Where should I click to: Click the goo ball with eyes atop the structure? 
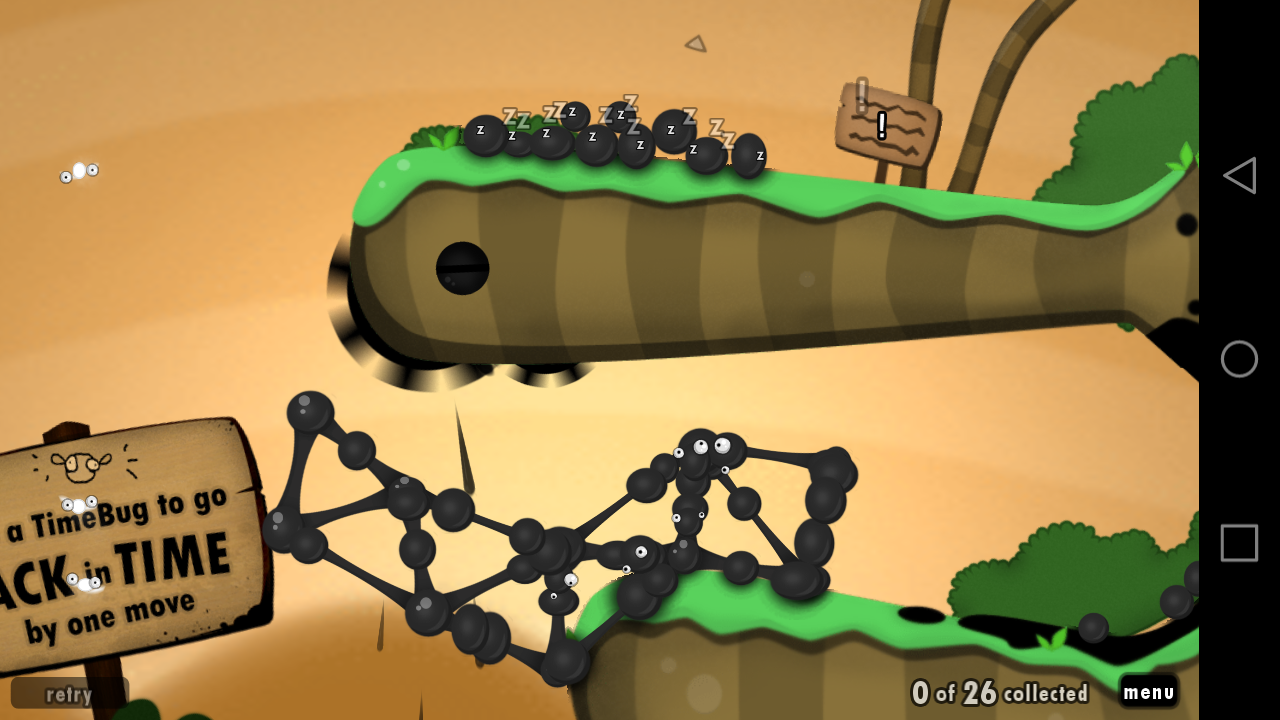[700, 443]
